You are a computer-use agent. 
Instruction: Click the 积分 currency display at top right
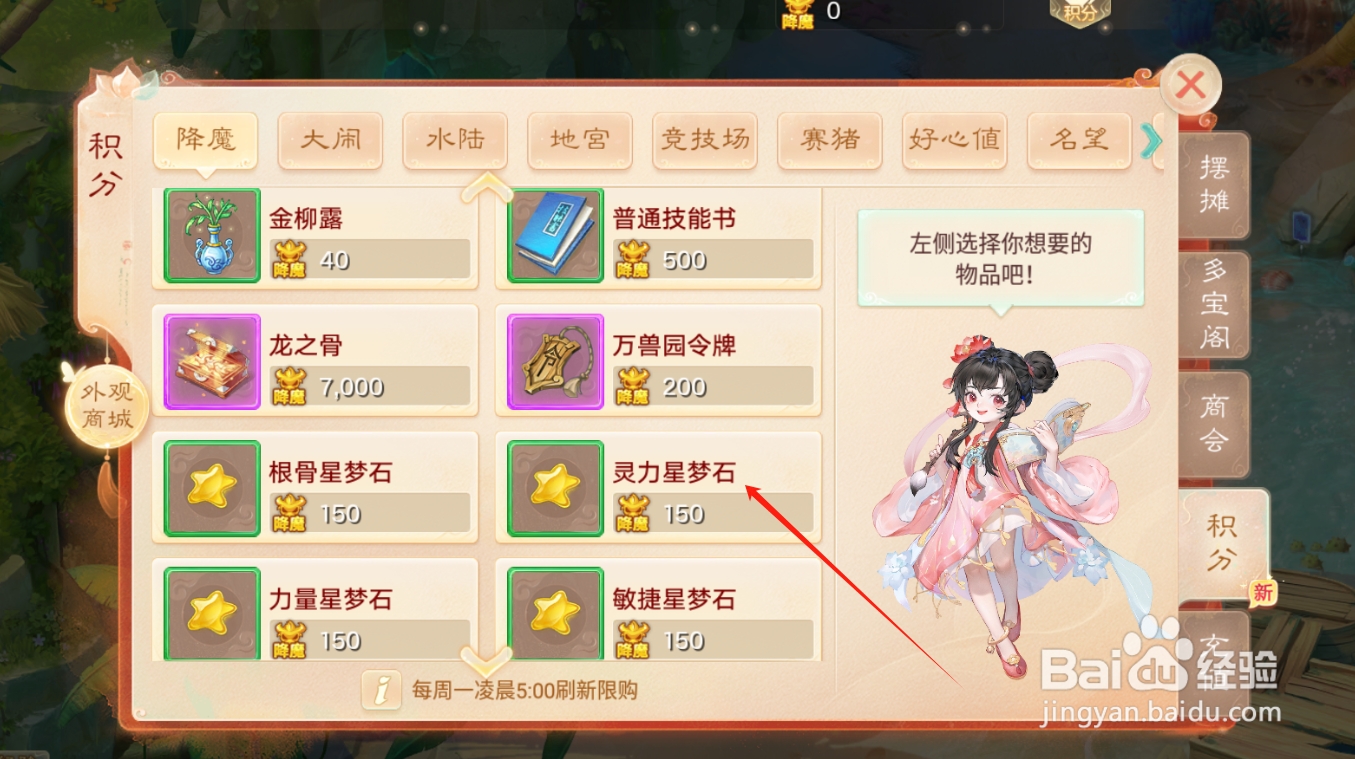(1080, 14)
